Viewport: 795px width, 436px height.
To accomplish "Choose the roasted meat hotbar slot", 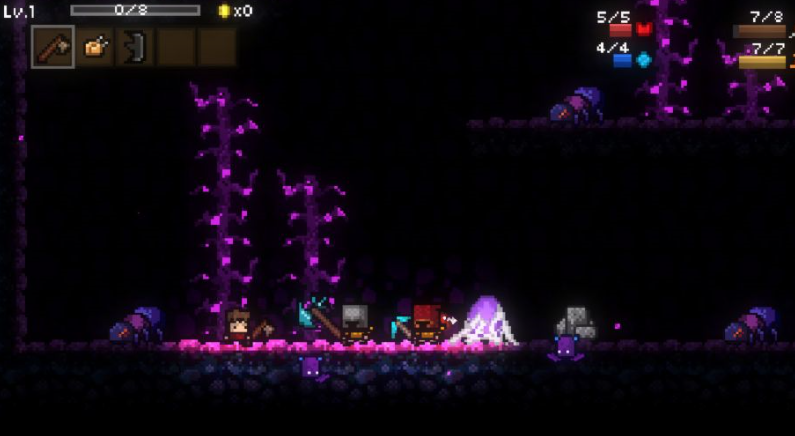I will [95, 47].
